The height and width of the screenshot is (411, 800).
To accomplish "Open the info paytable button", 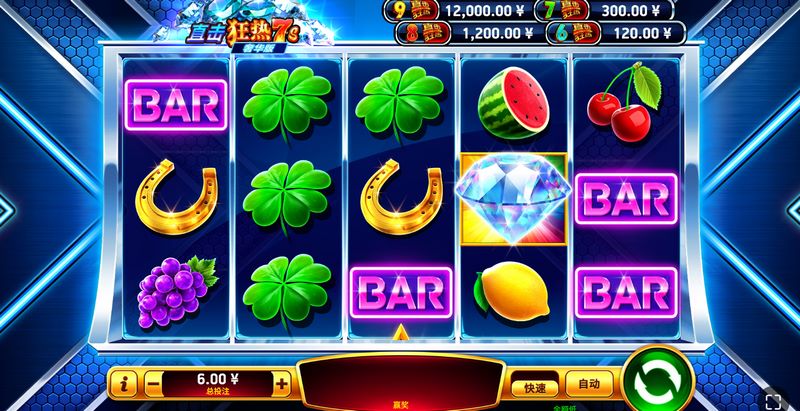I will [125, 383].
